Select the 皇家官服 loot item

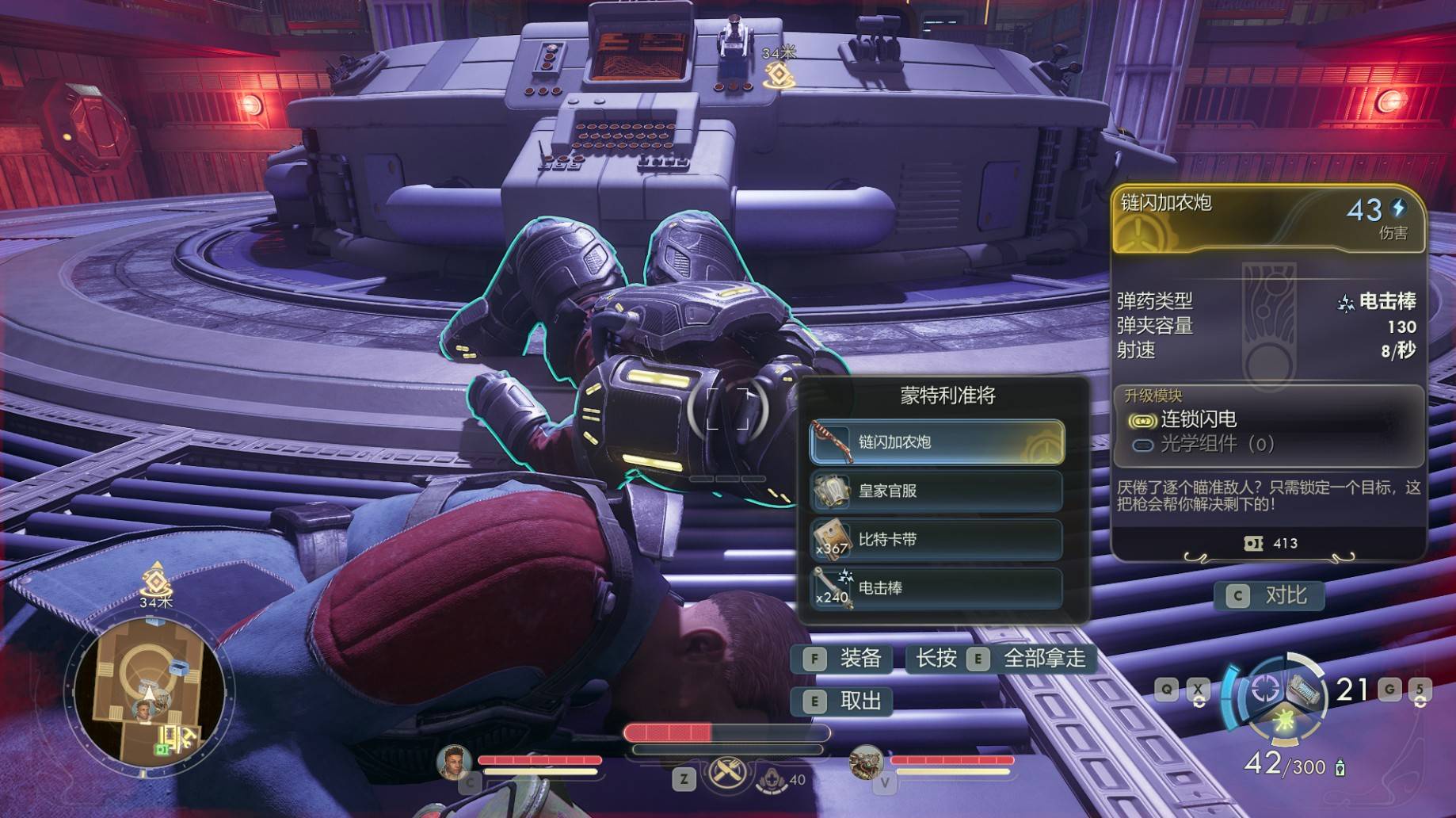point(936,491)
